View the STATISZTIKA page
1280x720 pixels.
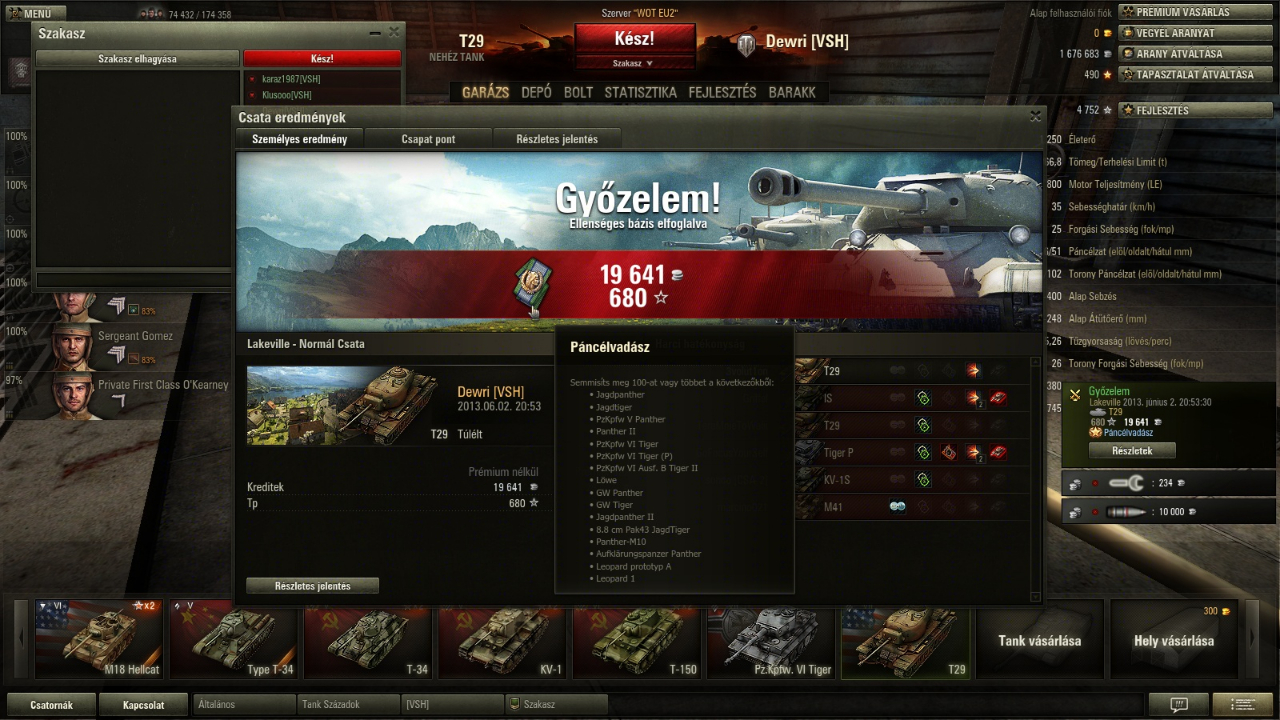pyautogui.click(x=640, y=92)
